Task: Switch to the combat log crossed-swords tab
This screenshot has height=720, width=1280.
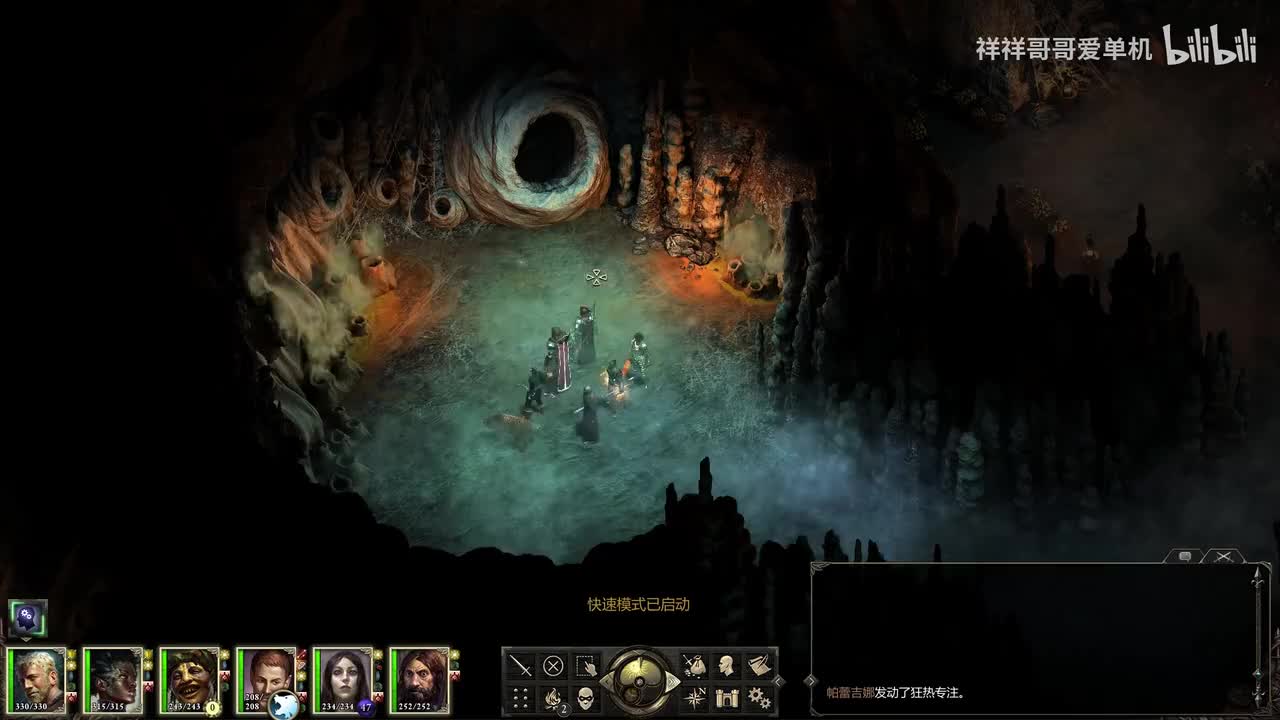Action: [1223, 556]
